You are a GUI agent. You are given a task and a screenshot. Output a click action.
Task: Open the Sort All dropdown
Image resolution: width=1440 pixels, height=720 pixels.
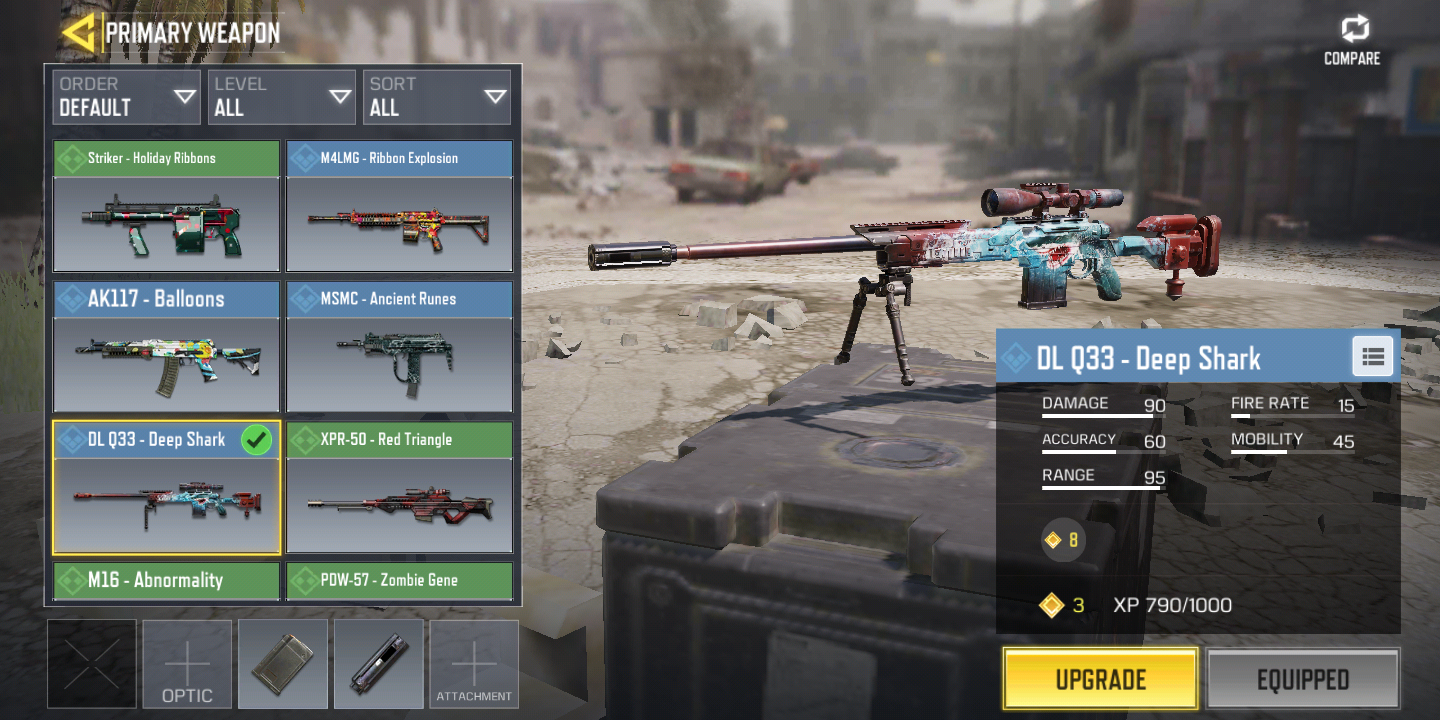pos(437,97)
